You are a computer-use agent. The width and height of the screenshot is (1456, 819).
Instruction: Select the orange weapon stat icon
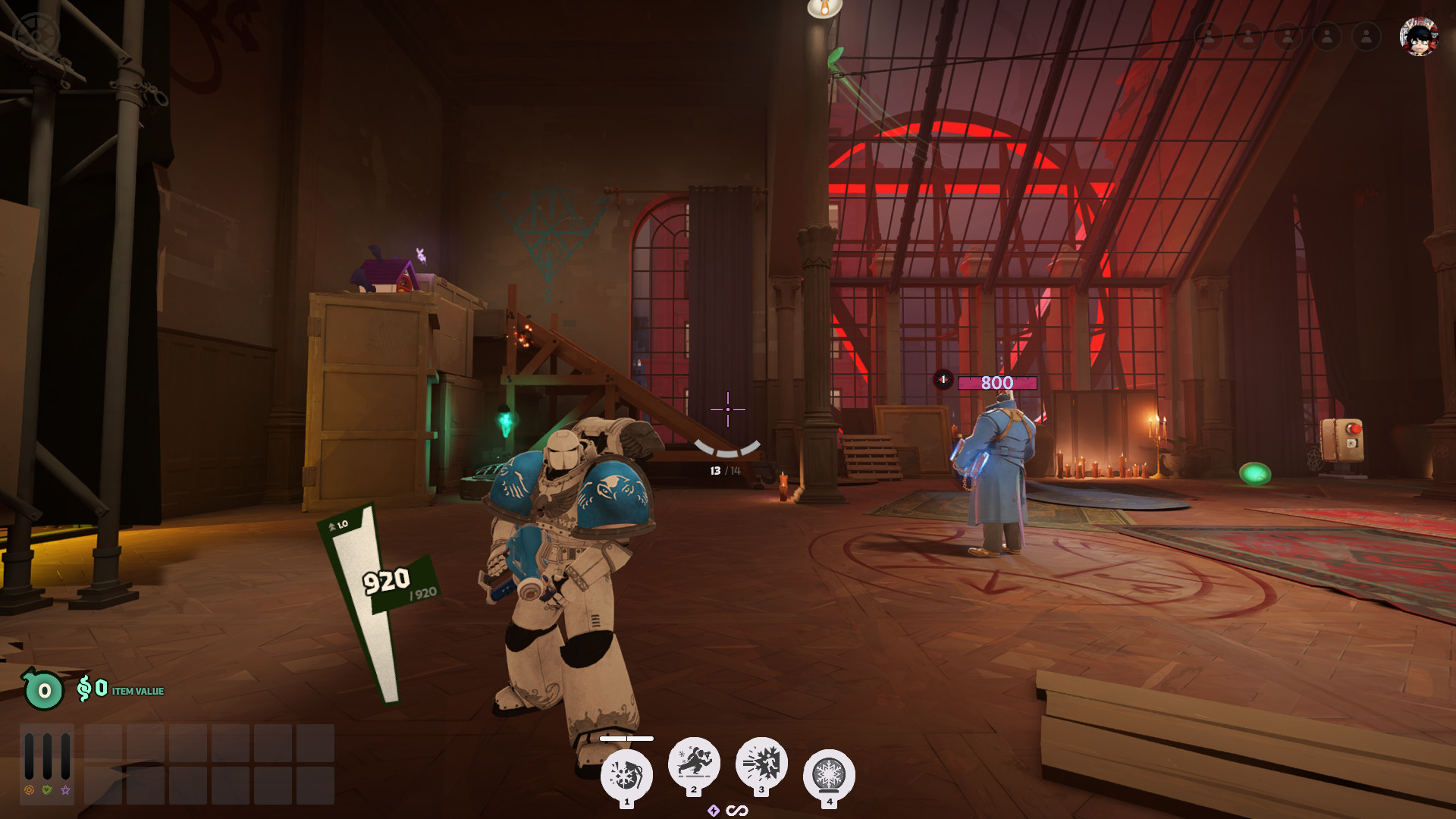(x=29, y=790)
